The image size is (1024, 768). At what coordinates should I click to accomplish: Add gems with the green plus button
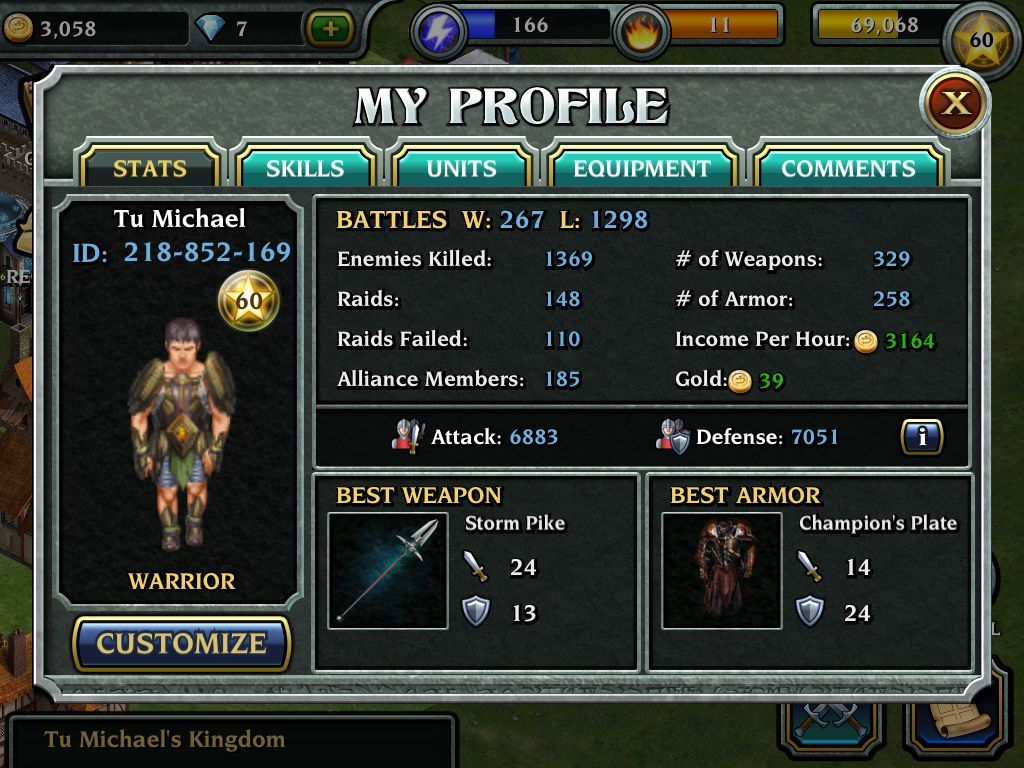(329, 28)
